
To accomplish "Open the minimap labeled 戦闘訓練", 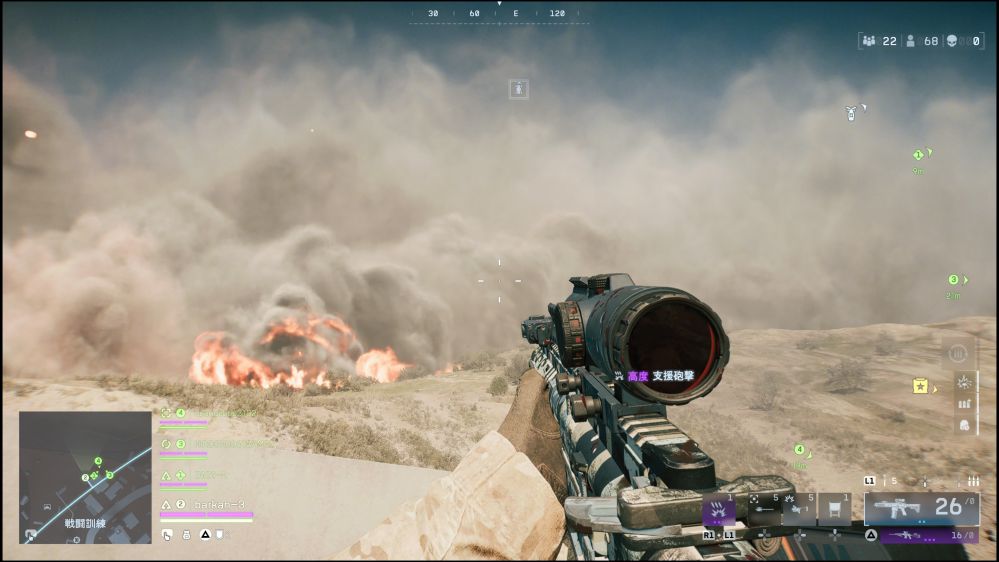I will pyautogui.click(x=85, y=477).
